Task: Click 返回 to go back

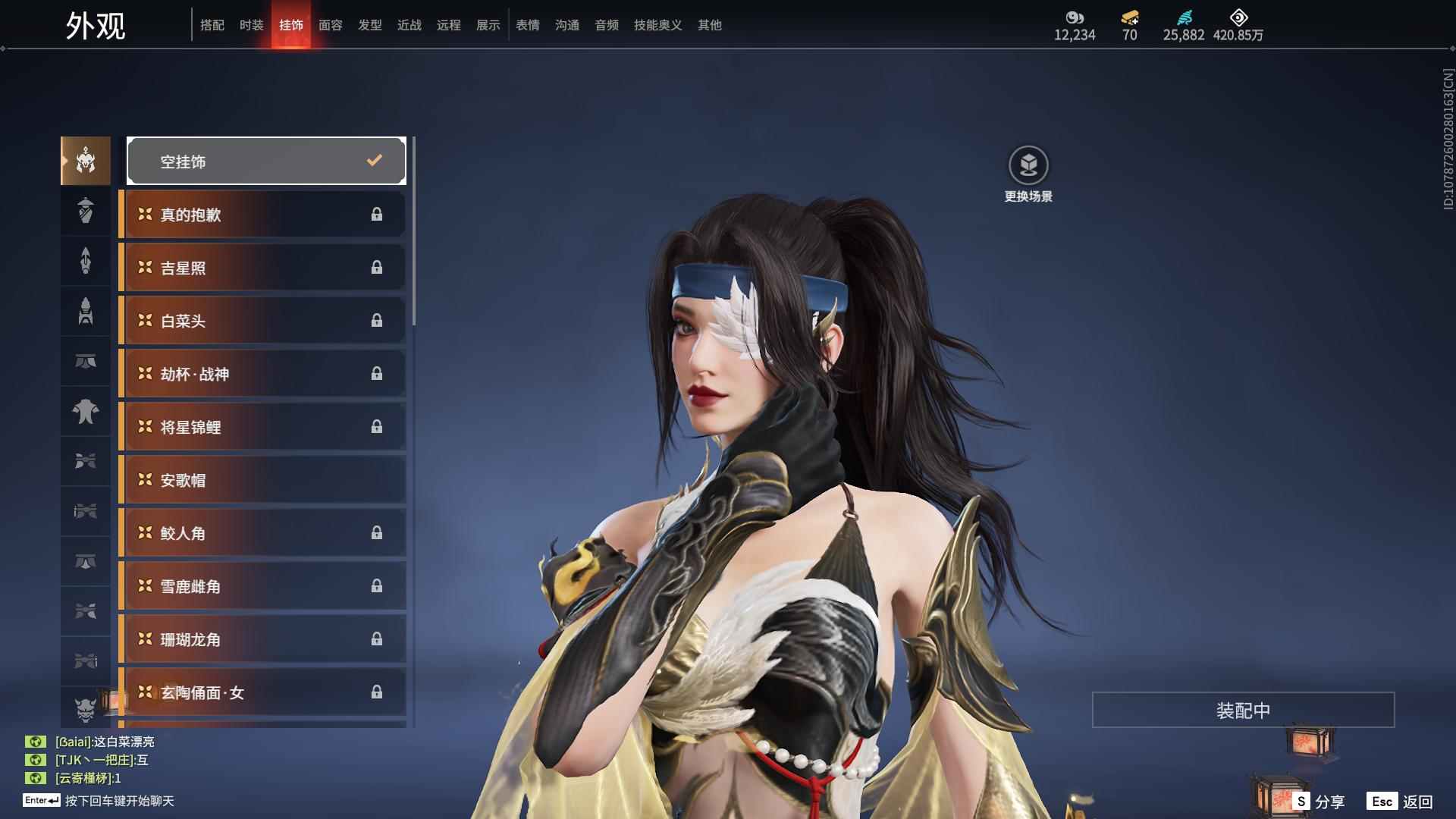Action: tap(1401, 802)
